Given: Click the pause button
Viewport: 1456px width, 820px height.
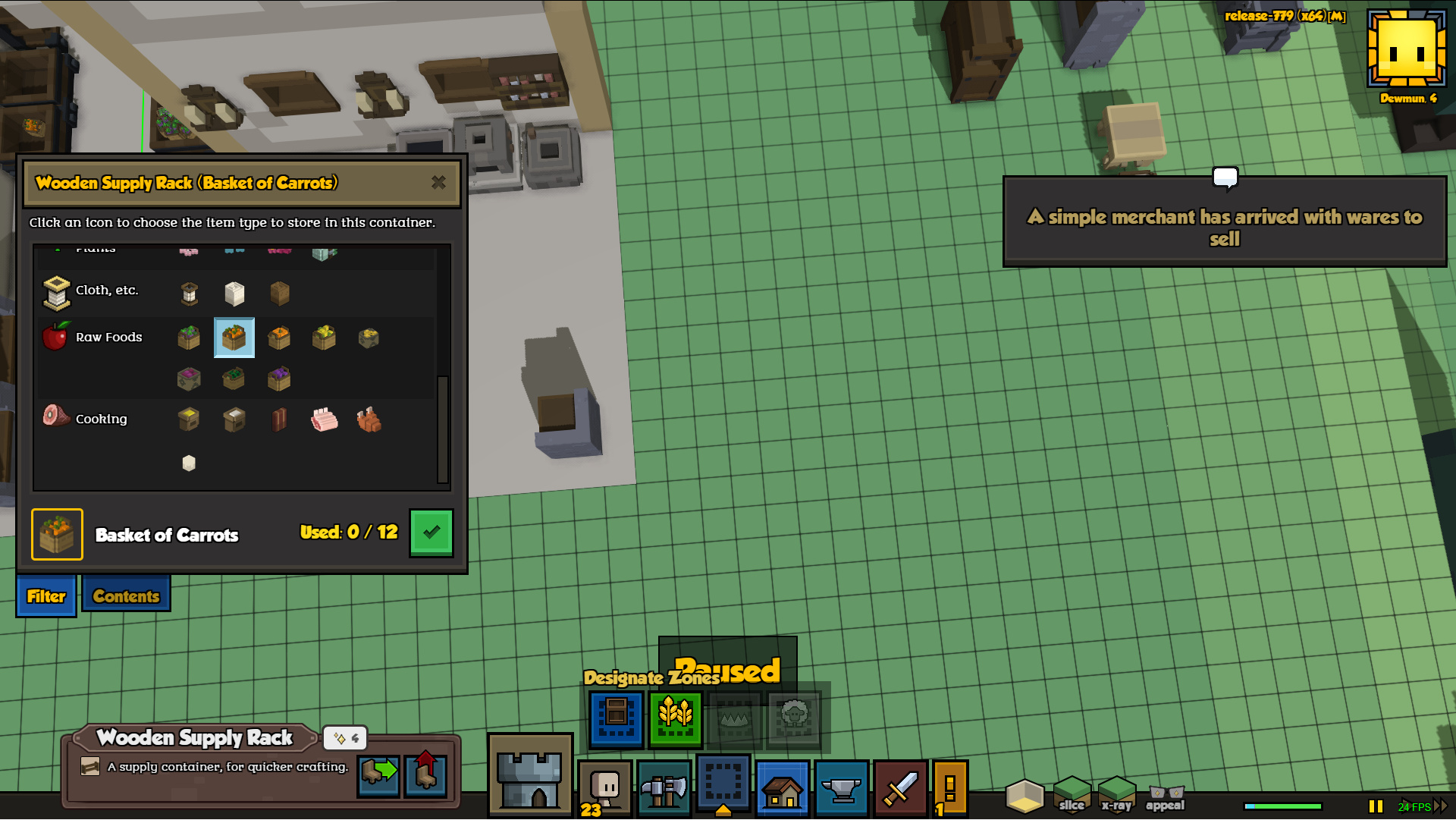Looking at the screenshot, I should click(x=1375, y=806).
